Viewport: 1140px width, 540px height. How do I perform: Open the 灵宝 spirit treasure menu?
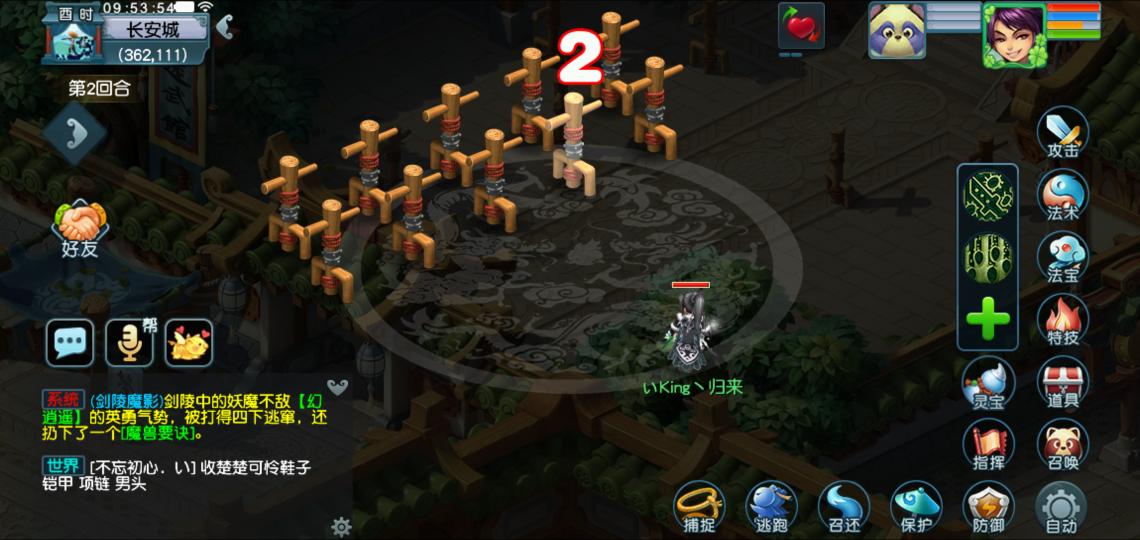click(x=988, y=382)
